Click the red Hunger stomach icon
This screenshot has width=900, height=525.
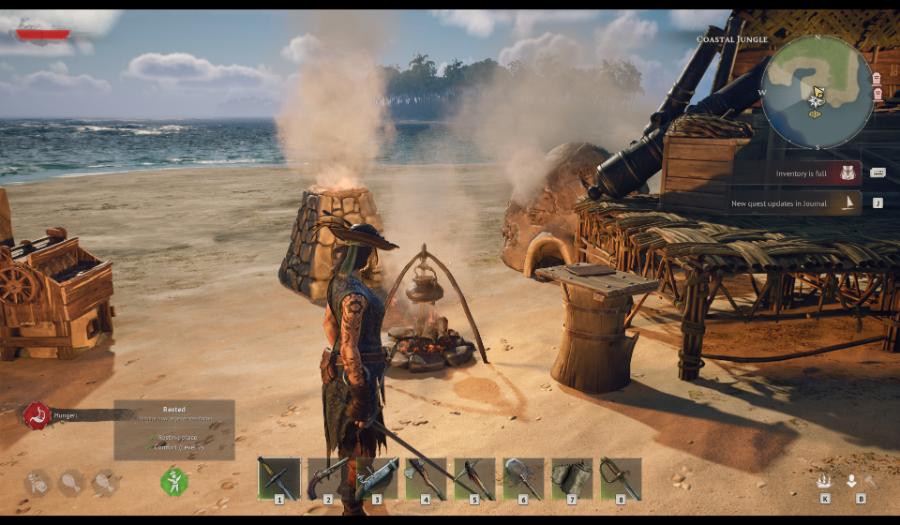point(37,414)
